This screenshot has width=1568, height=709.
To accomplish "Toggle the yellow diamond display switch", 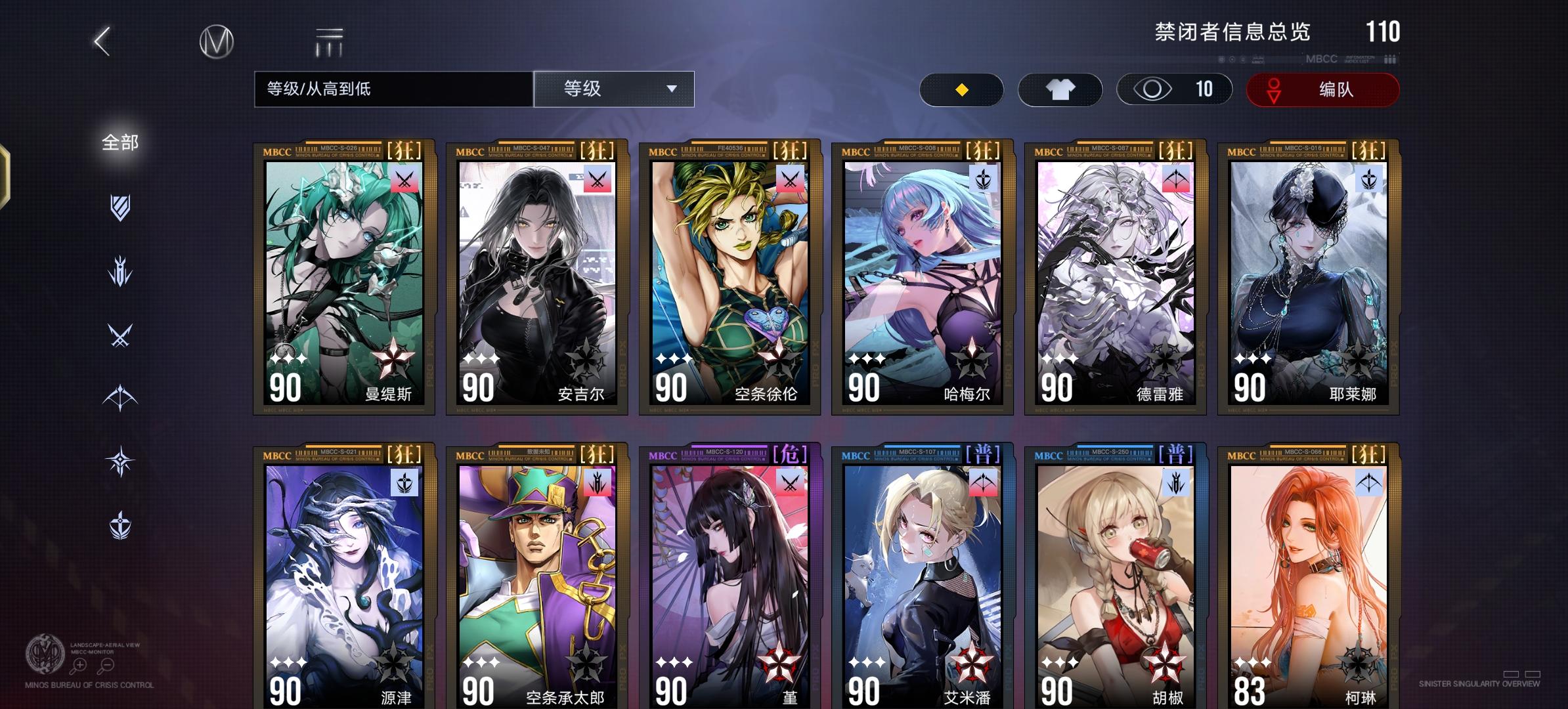I will click(x=962, y=90).
